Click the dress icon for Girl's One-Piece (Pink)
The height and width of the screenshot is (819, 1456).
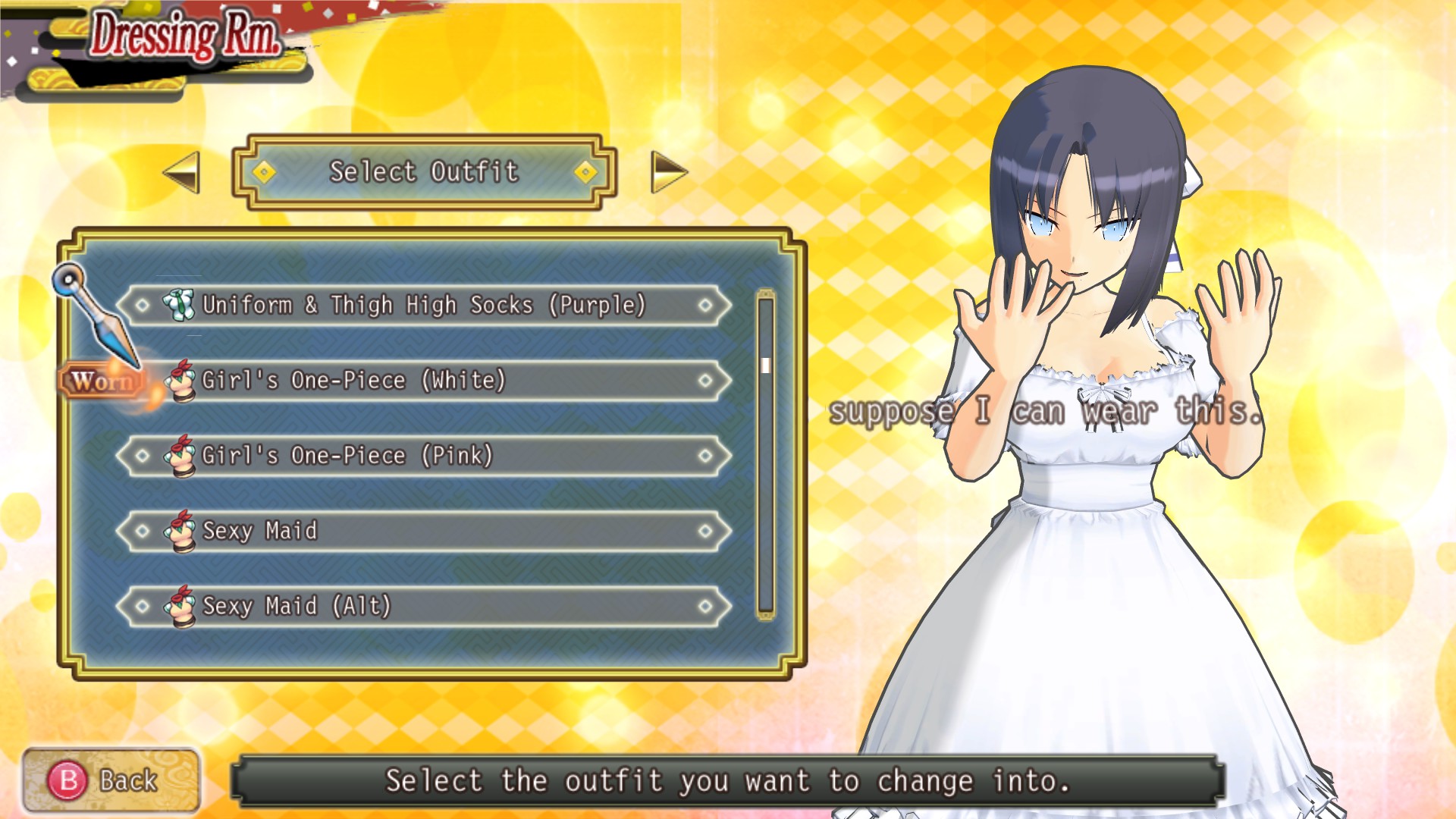coord(182,456)
